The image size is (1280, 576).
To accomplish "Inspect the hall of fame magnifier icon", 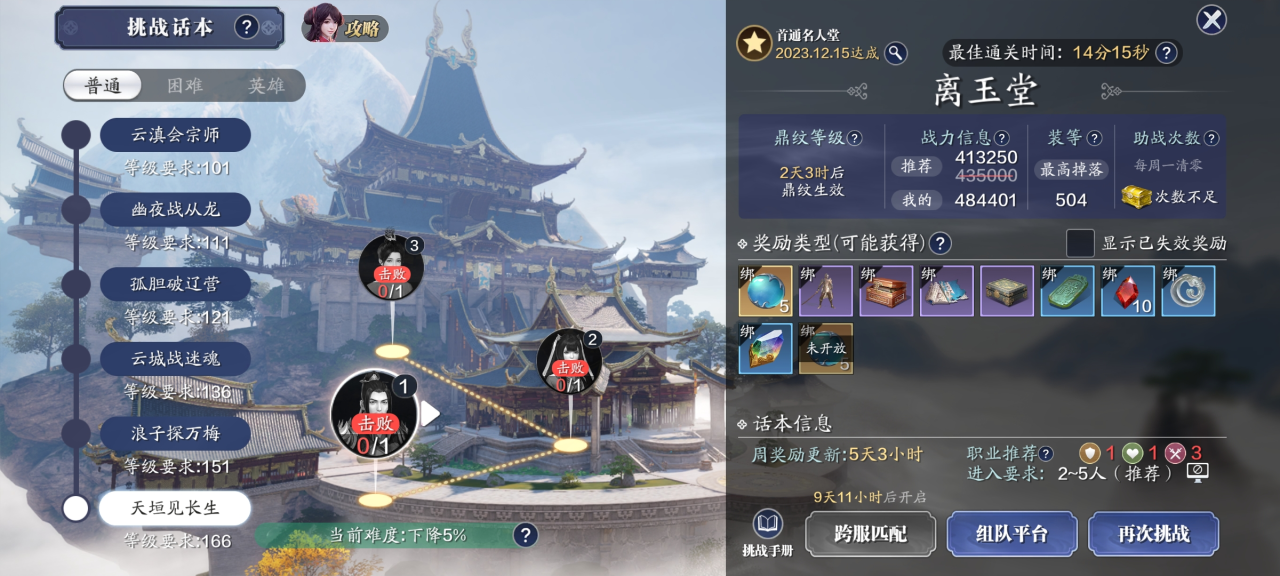I will click(896, 53).
